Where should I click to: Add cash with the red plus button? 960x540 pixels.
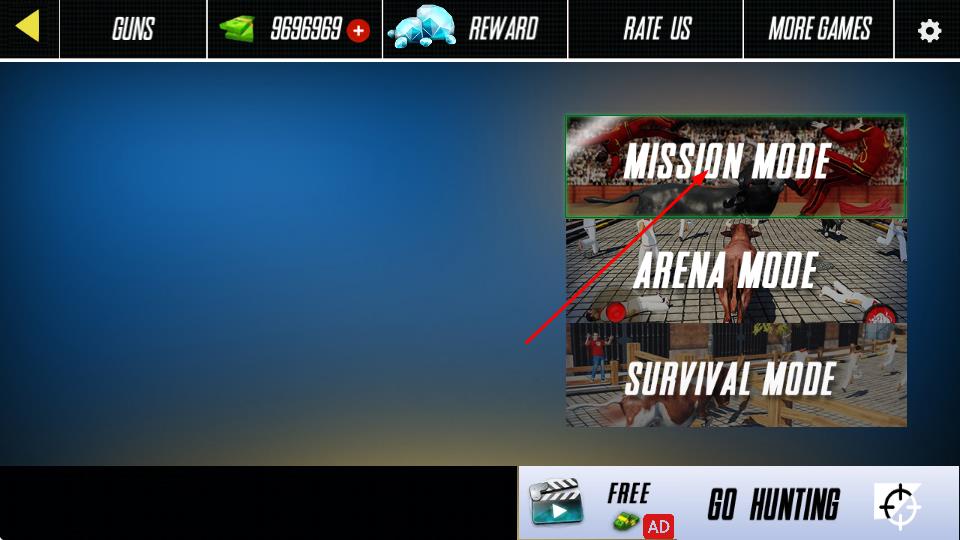pos(358,30)
